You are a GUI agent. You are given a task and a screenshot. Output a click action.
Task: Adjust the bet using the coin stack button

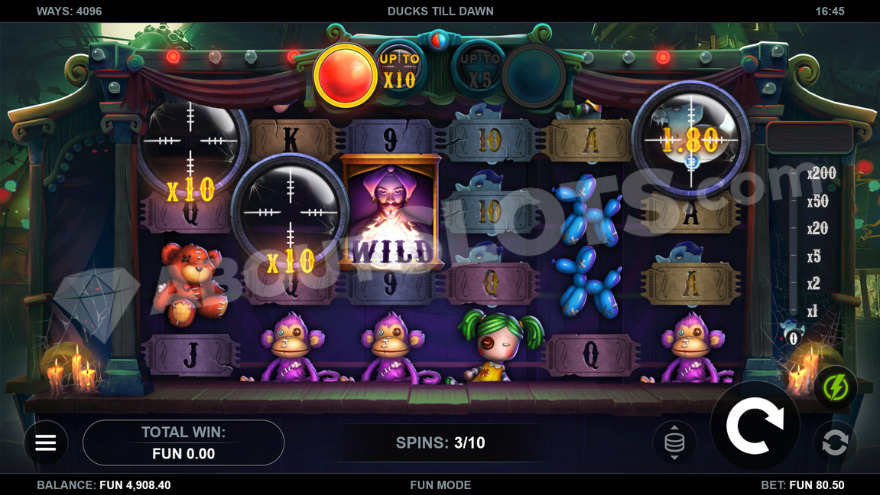coord(675,442)
